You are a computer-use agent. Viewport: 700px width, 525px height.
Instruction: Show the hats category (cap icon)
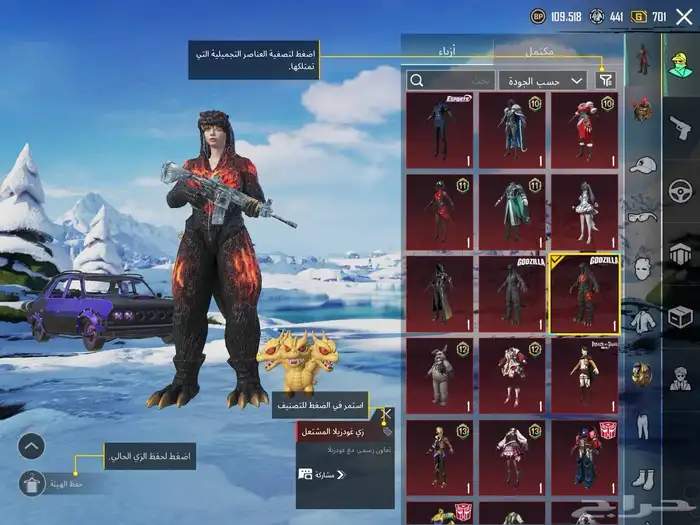641,164
